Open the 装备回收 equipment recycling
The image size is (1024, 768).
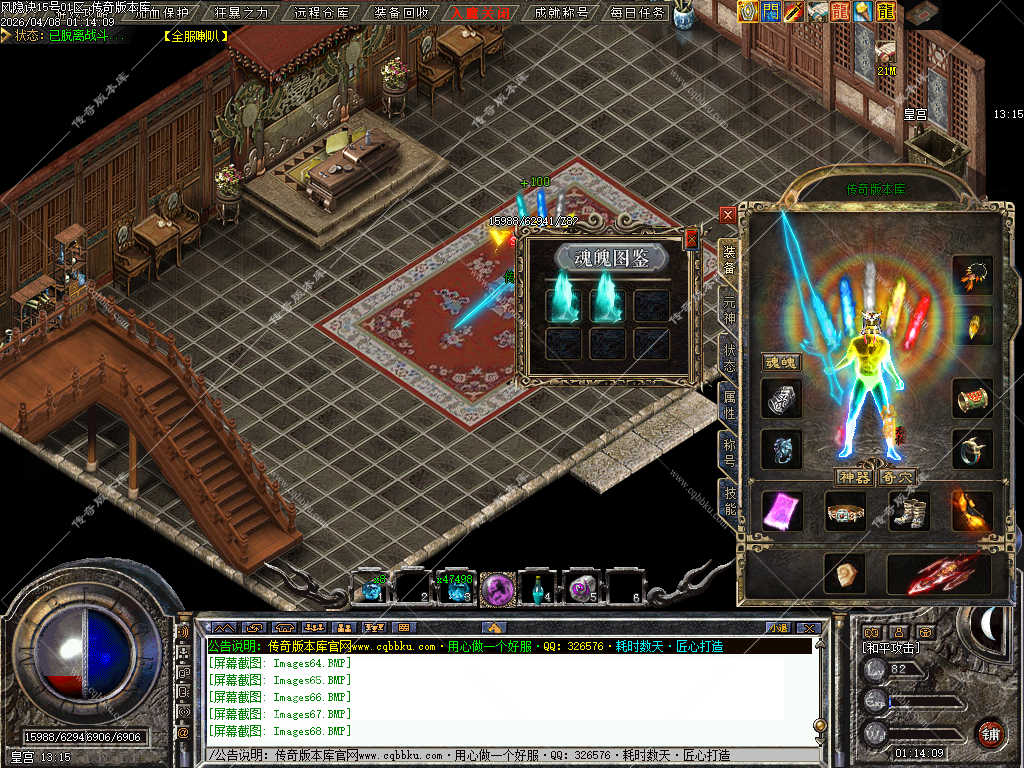(x=401, y=13)
